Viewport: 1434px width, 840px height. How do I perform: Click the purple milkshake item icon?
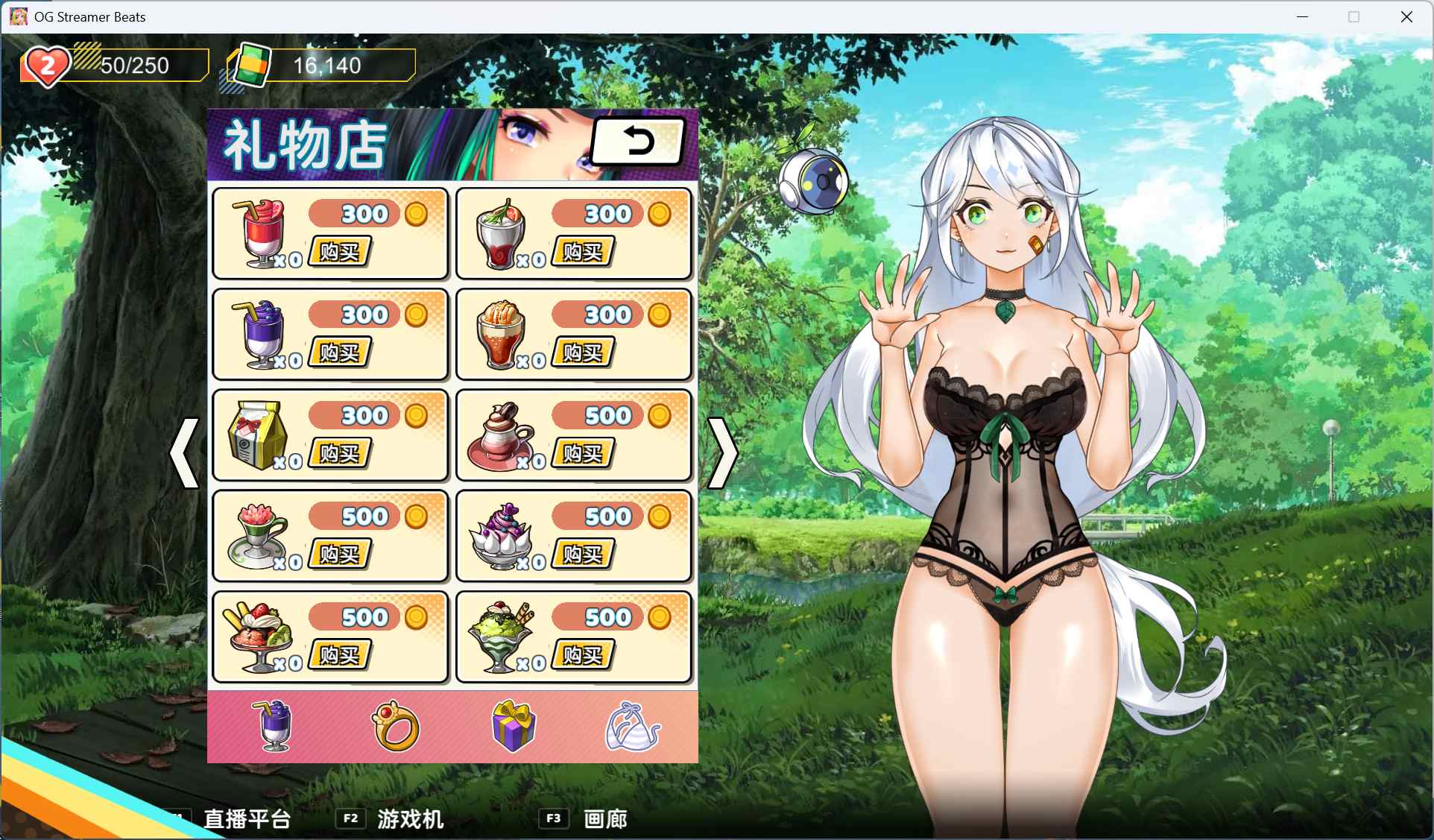coord(262,334)
